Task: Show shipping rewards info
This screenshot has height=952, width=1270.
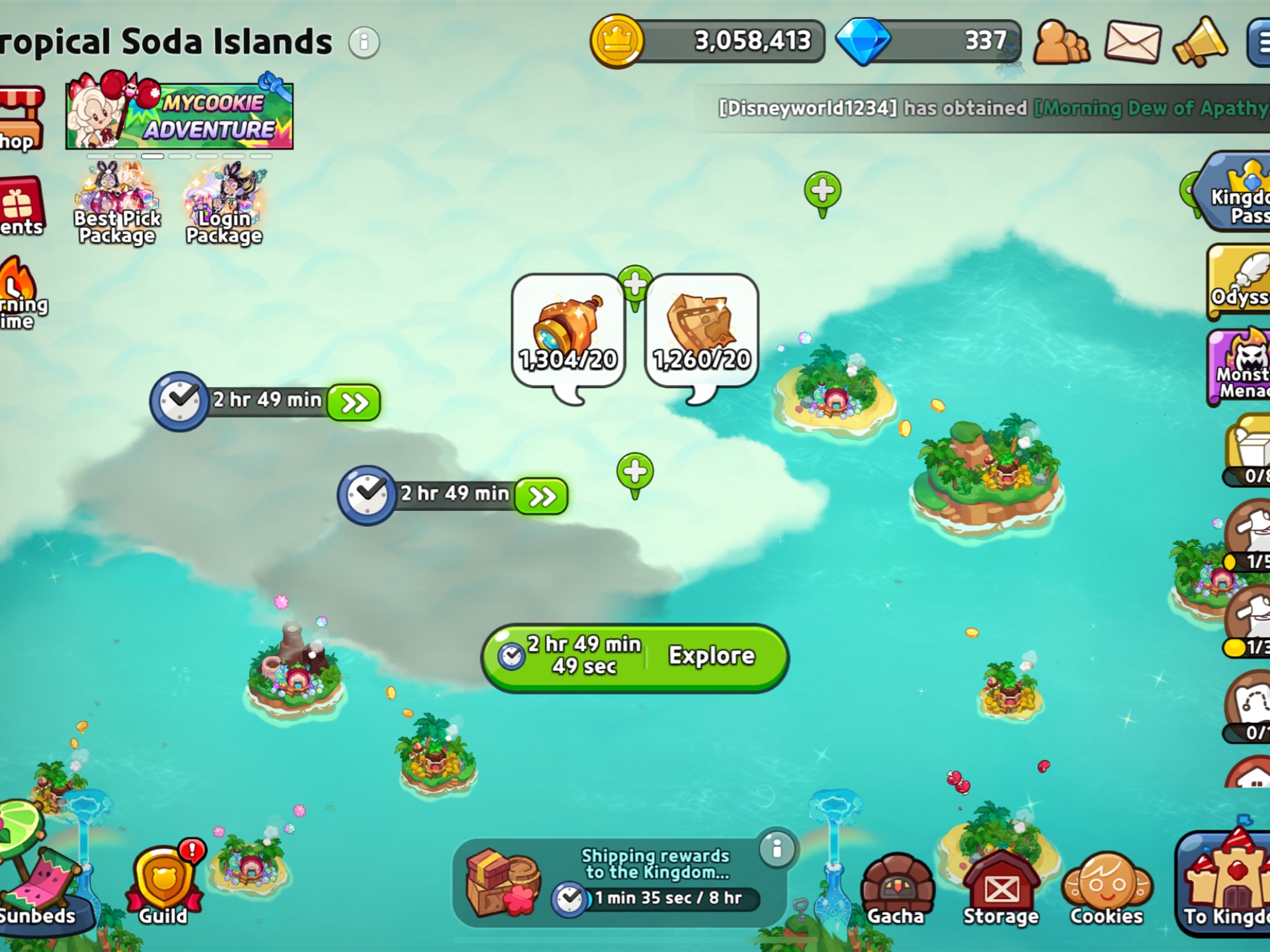Action: point(777,848)
